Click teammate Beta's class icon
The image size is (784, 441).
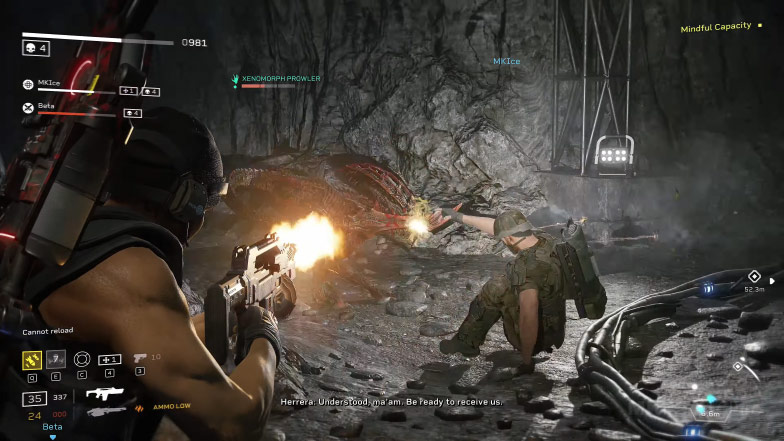point(28,108)
